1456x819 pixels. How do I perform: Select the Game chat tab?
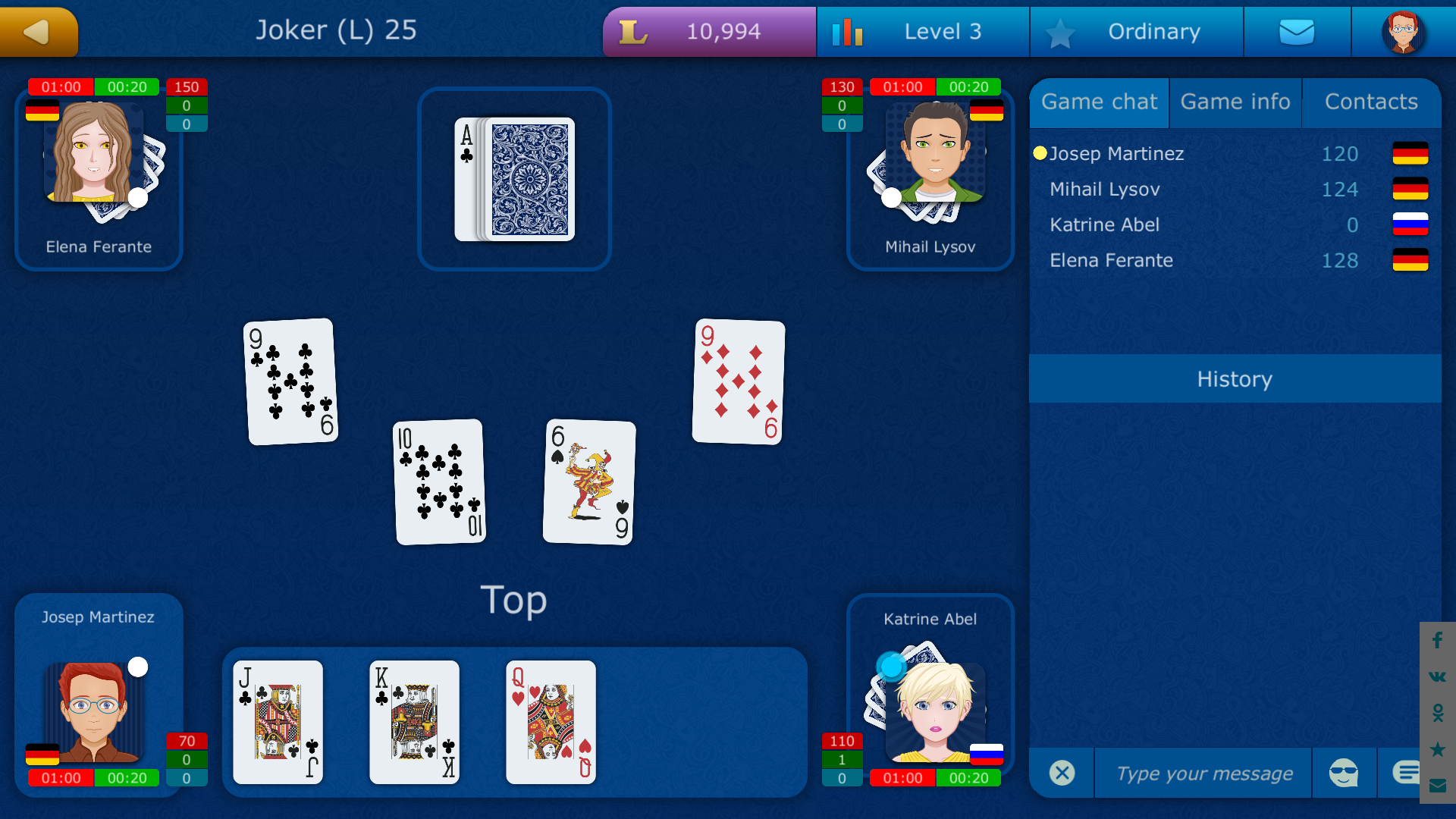[x=1099, y=102]
